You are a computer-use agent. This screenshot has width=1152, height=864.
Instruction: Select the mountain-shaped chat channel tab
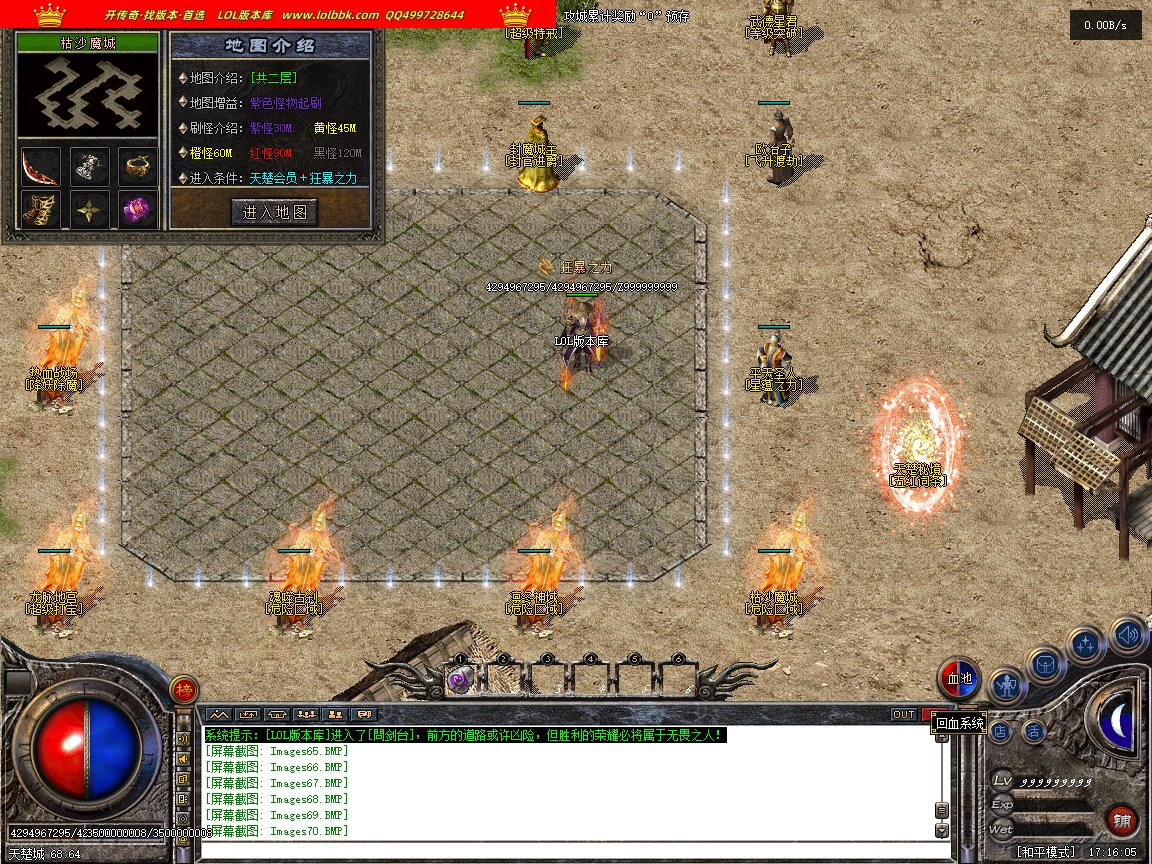(x=218, y=714)
